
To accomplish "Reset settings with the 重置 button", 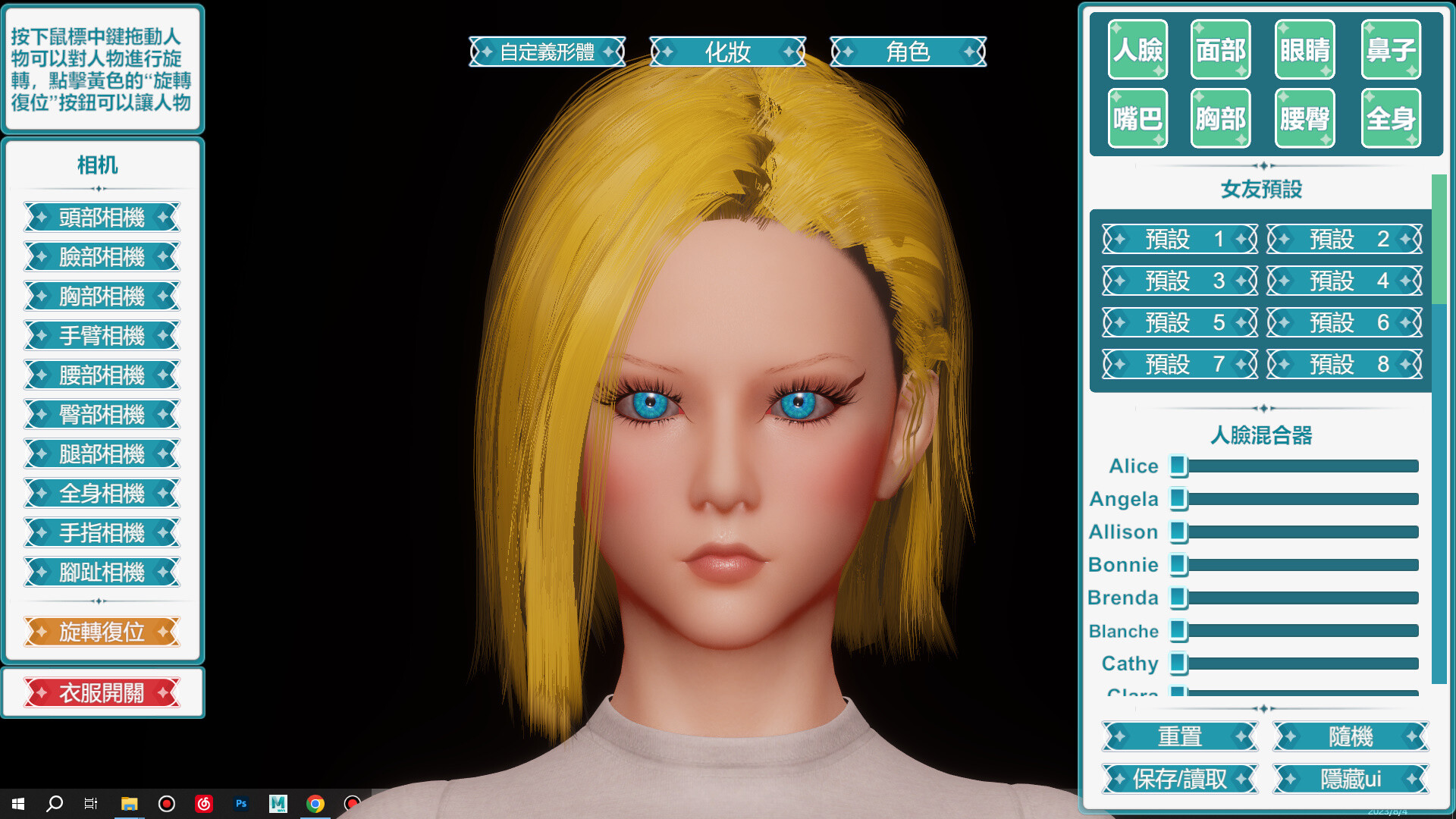I will [1178, 736].
